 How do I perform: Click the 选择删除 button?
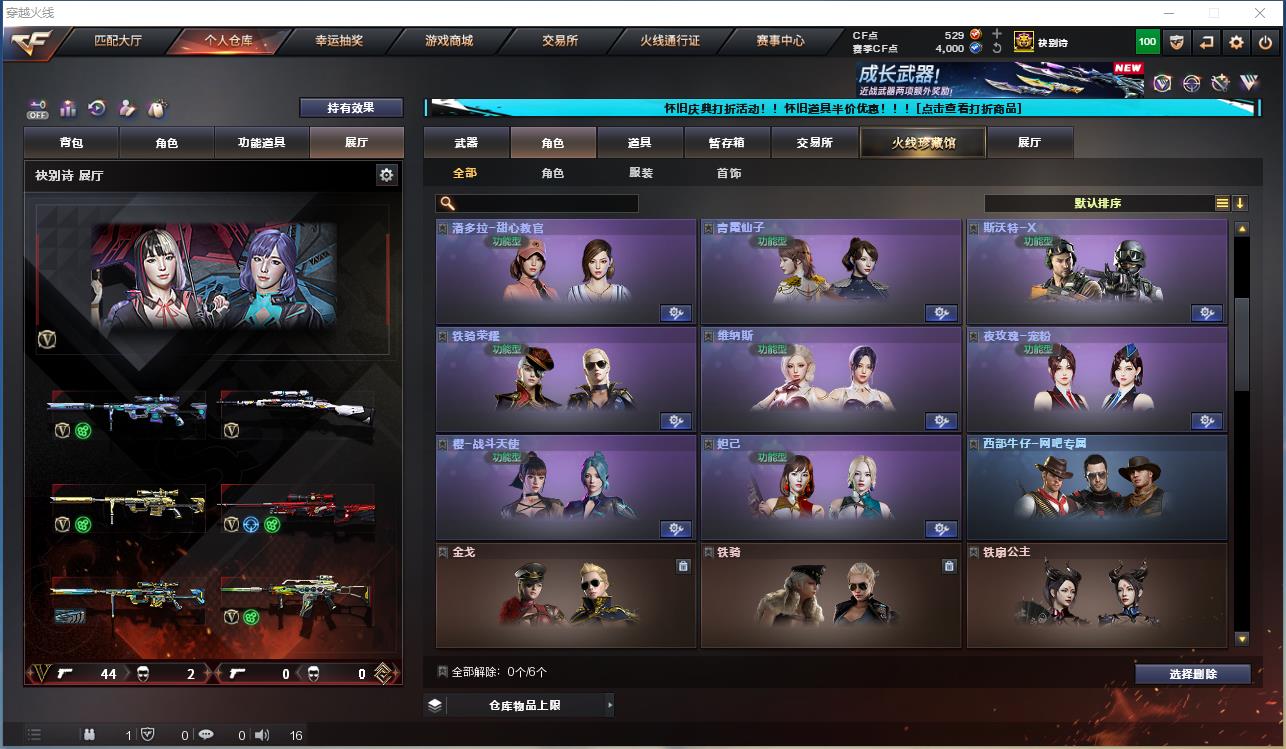point(1192,674)
